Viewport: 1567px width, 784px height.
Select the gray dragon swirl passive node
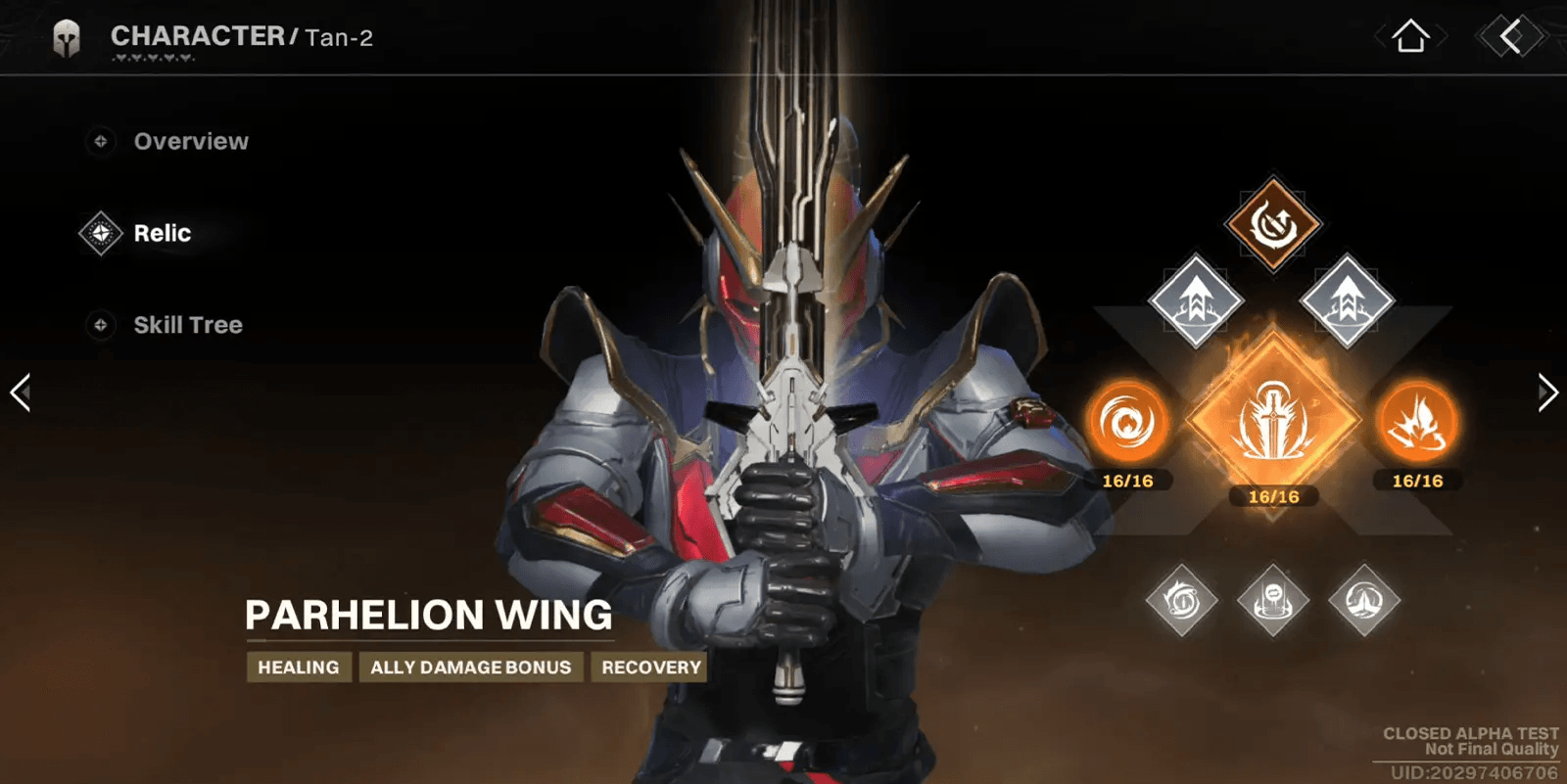pos(1182,600)
